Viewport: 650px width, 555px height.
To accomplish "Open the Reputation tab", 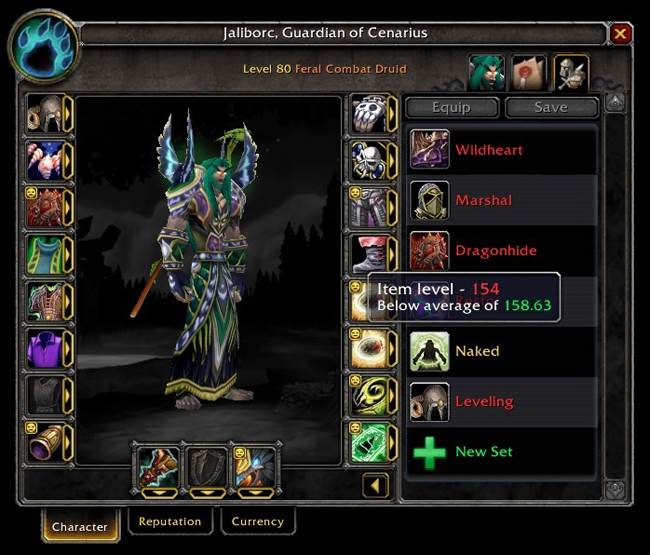I will point(170,522).
